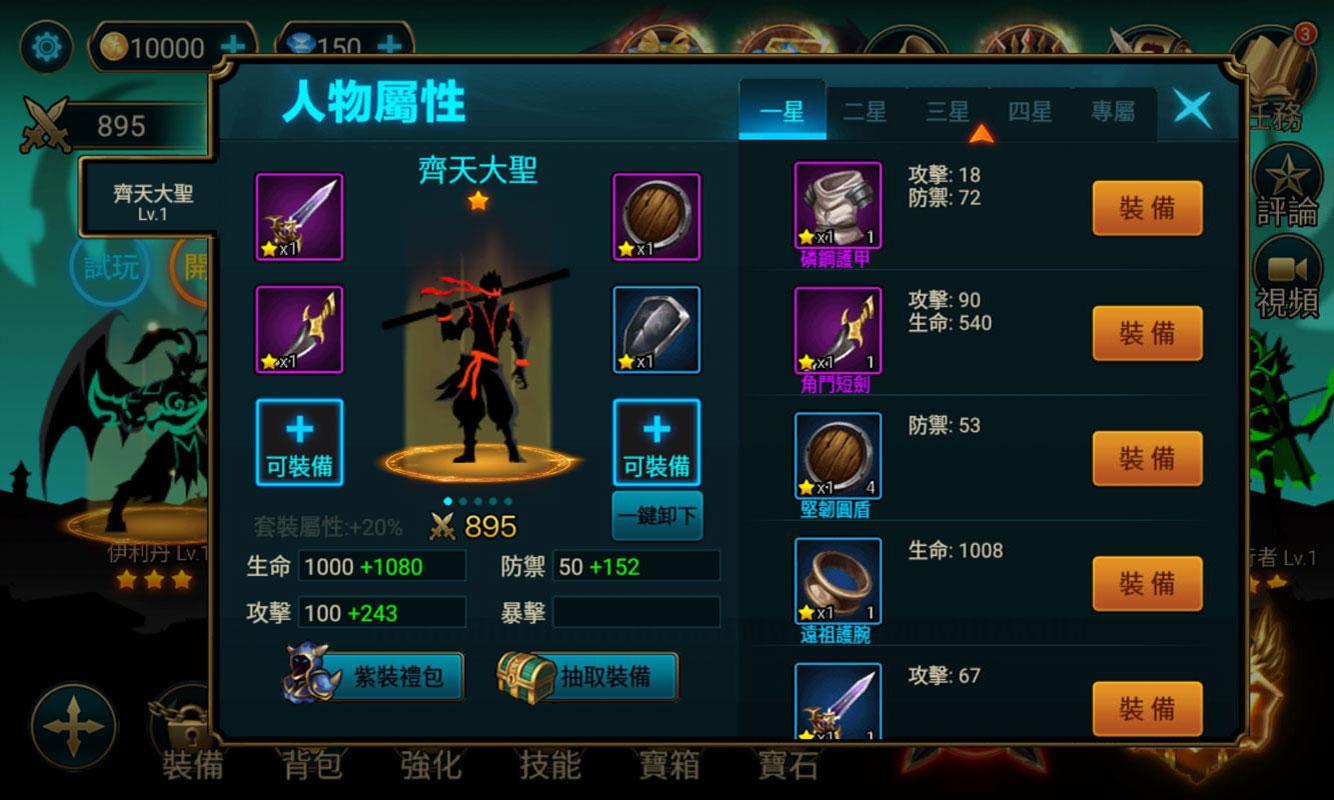Image resolution: width=1334 pixels, height=800 pixels.
Task: Click the metal shield equipment slot
Action: coord(657,333)
